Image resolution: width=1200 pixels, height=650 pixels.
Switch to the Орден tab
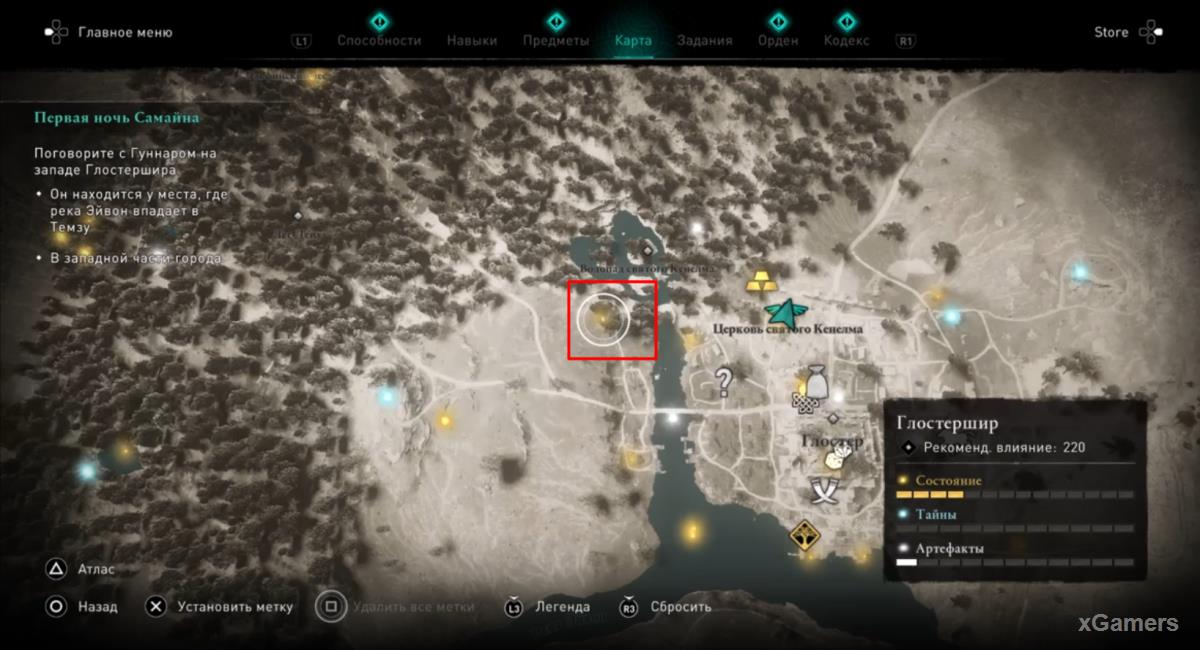point(778,41)
